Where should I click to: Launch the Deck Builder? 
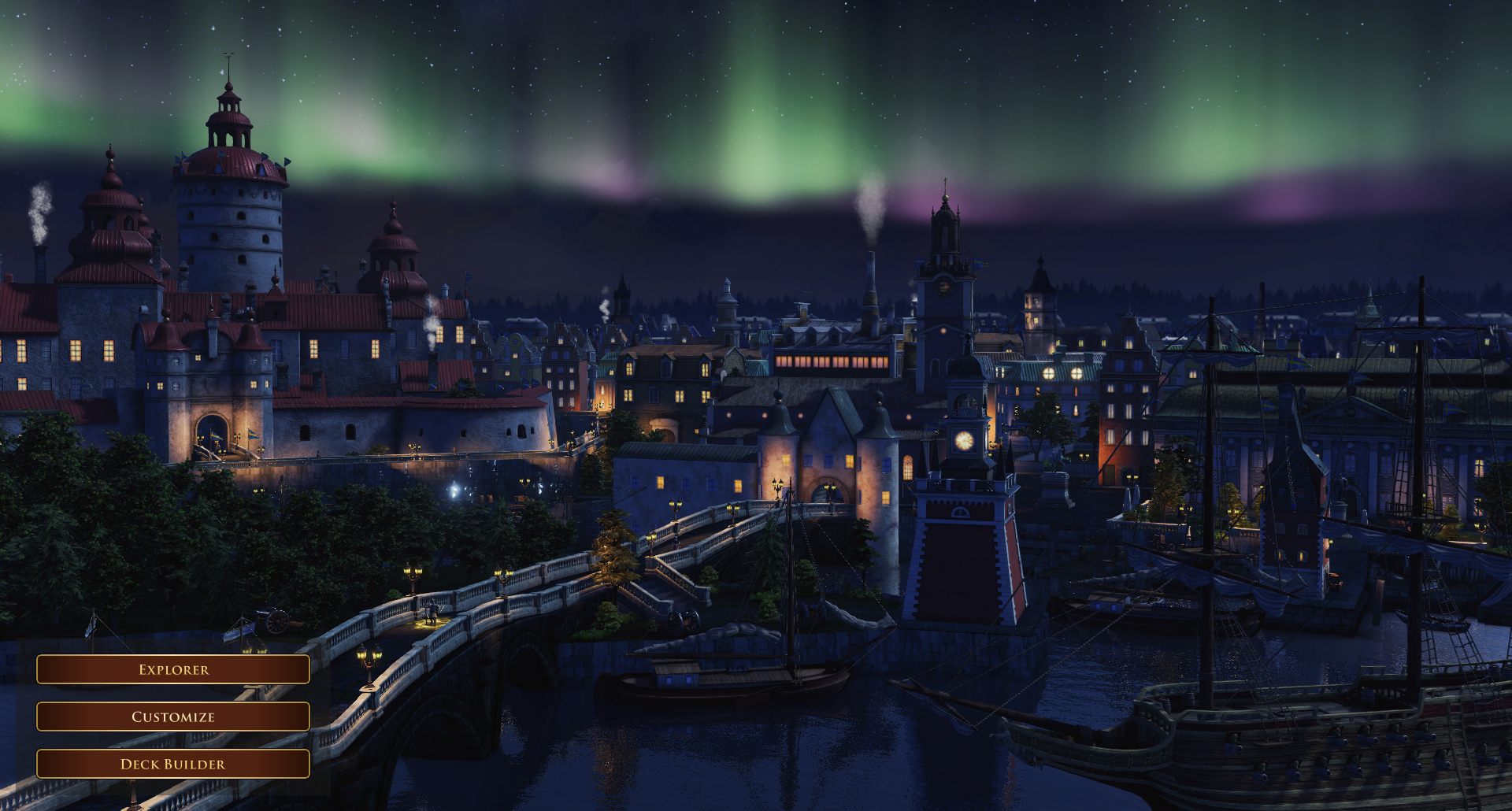coord(173,764)
